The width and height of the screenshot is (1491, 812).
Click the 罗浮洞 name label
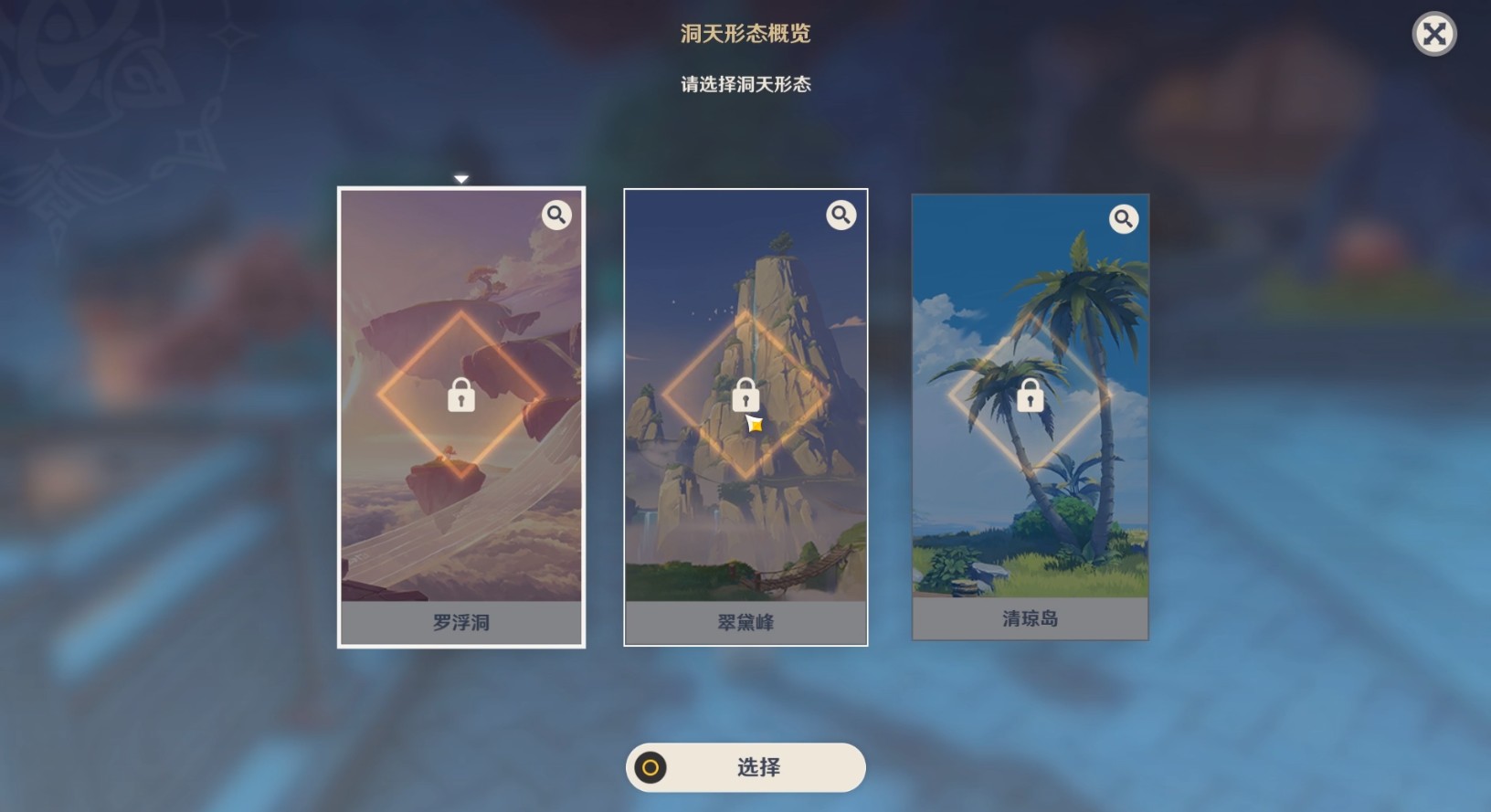point(461,623)
